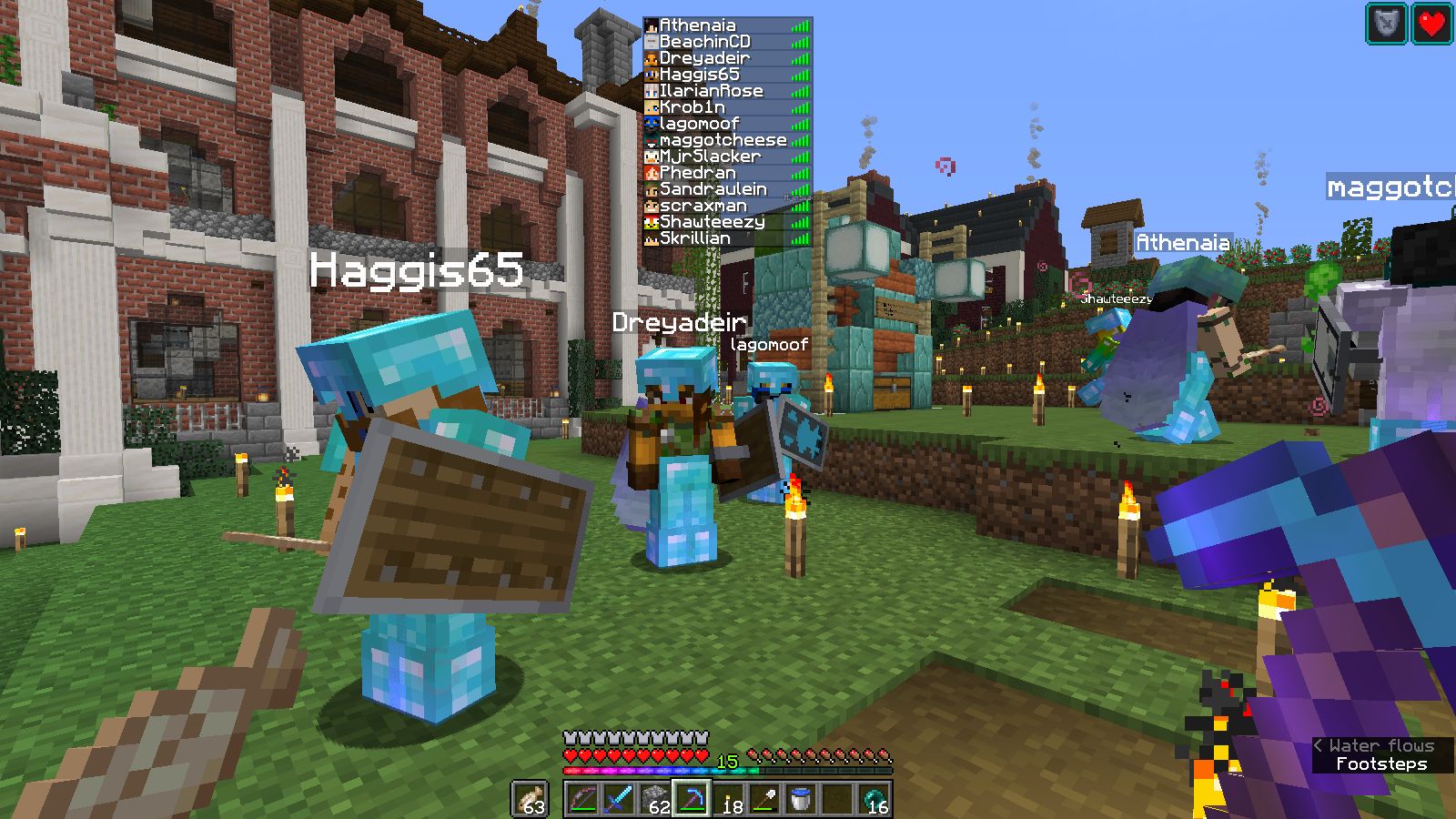
Task: Select the diamond sword slot
Action: click(619, 799)
